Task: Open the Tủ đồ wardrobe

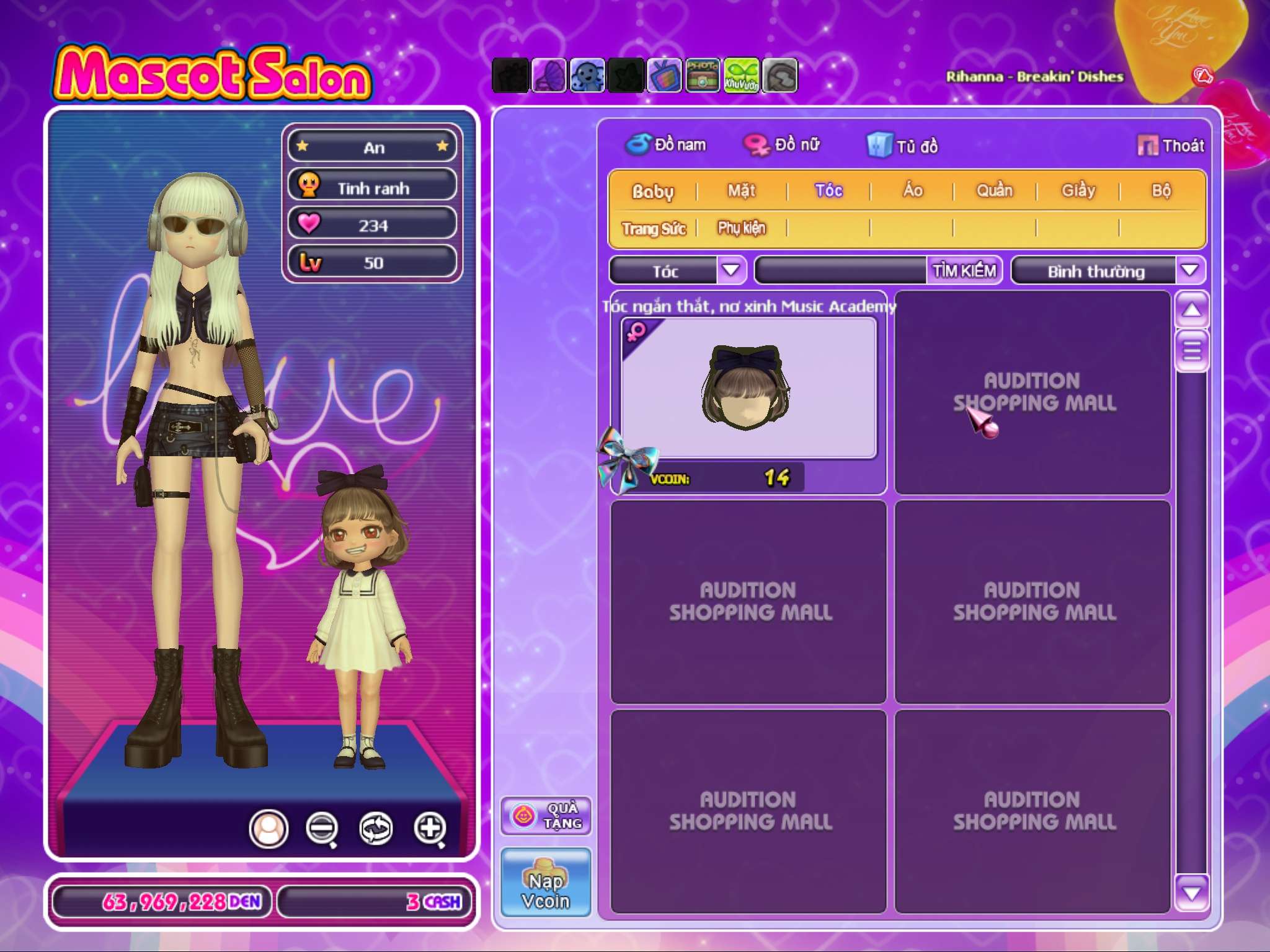Action: (x=902, y=146)
